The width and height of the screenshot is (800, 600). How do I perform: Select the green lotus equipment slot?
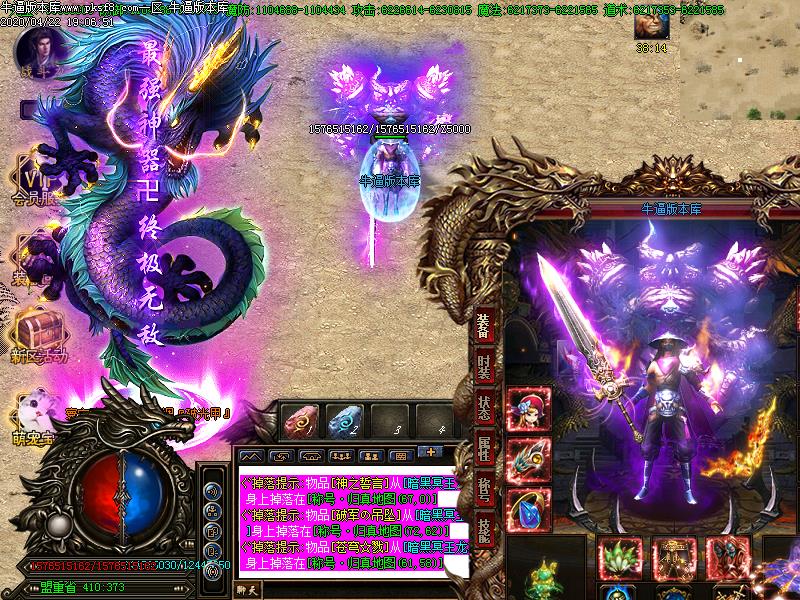[620, 558]
